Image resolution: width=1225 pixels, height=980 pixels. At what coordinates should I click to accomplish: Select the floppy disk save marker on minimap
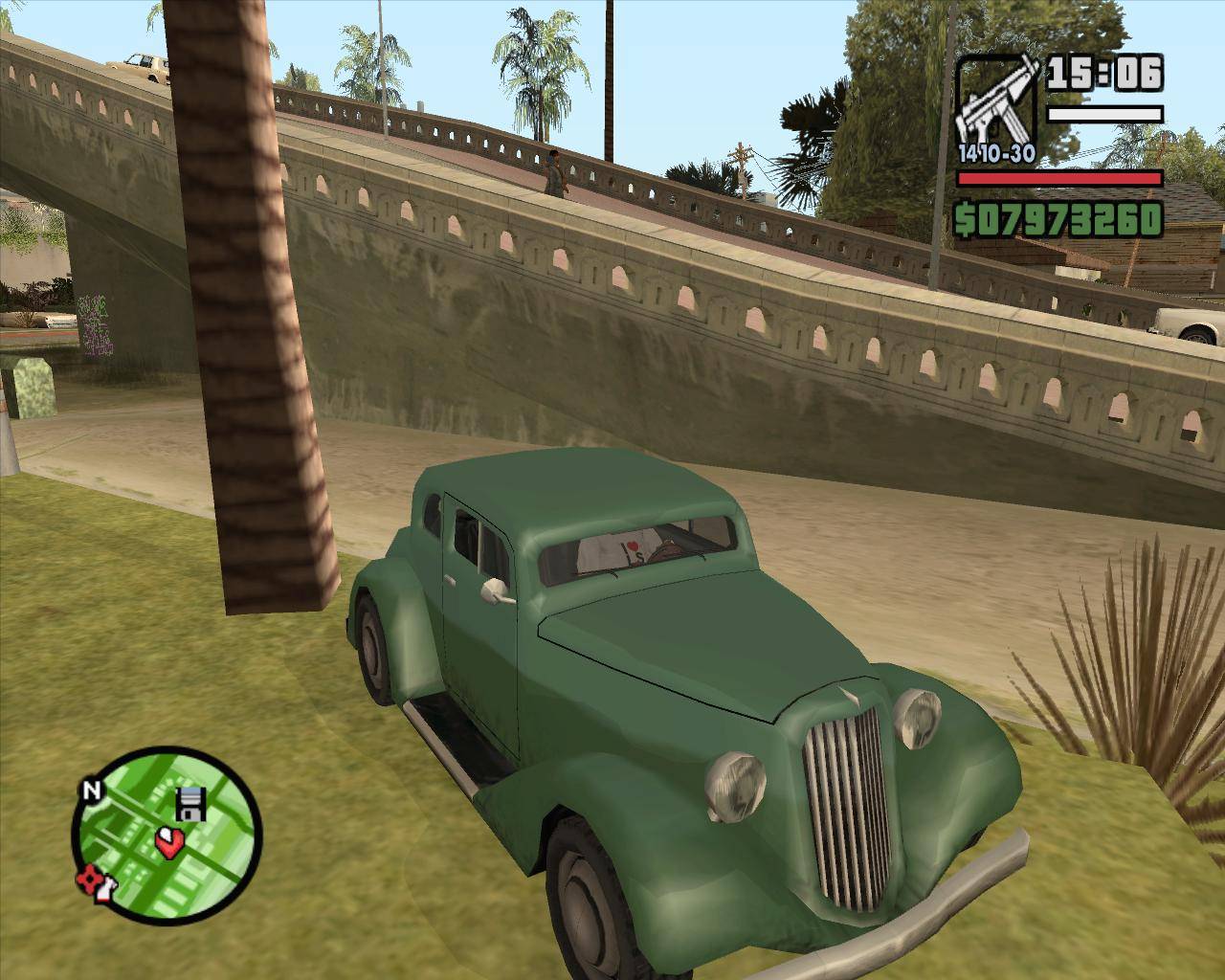pos(191,804)
